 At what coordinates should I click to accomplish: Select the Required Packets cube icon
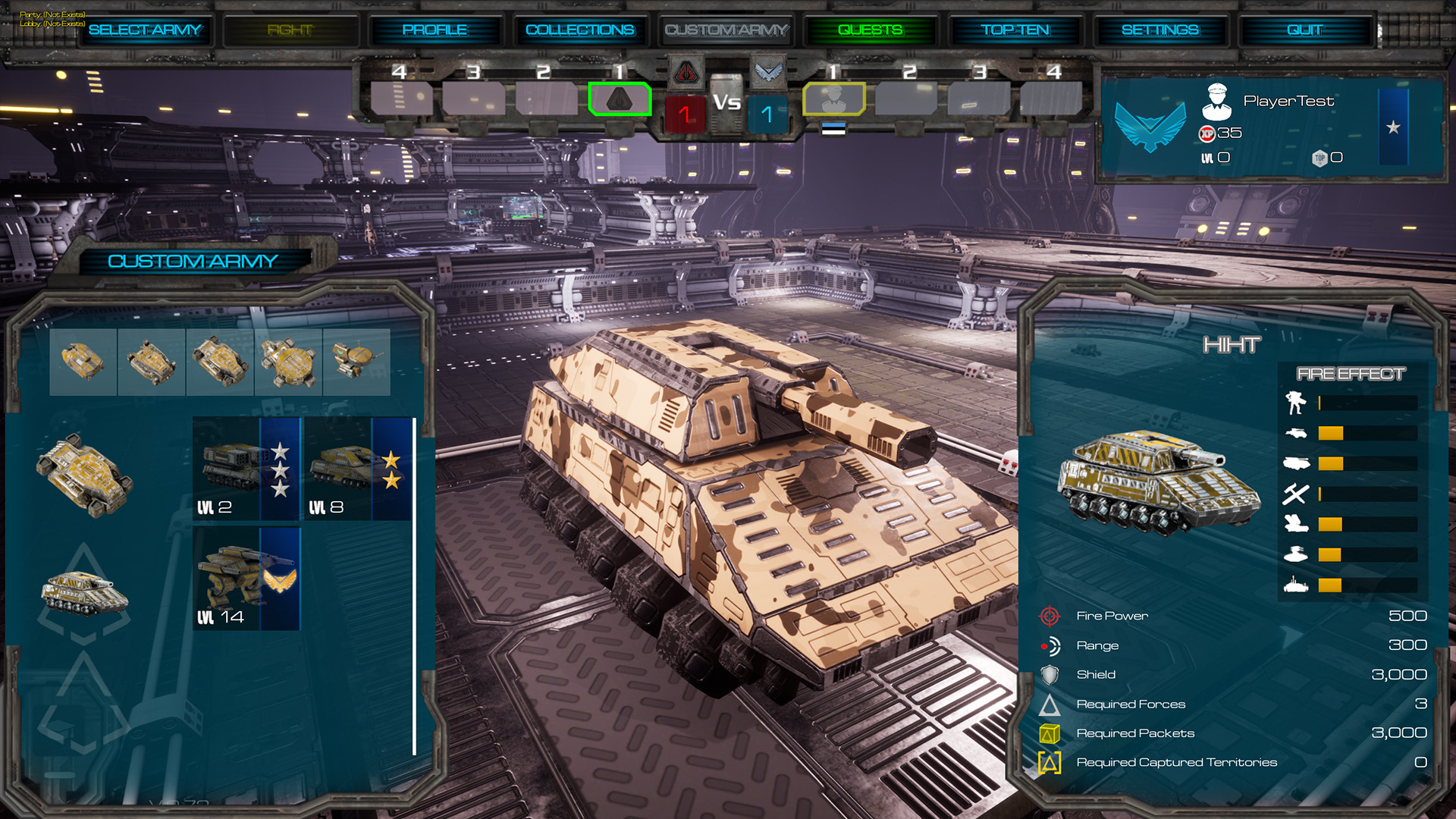click(x=1050, y=733)
